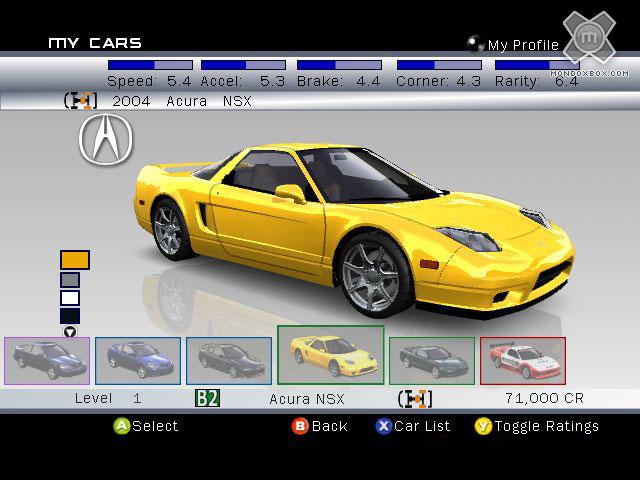Pick the blue car thumbnail with blue border
This screenshot has height=480, width=640.
tap(138, 360)
